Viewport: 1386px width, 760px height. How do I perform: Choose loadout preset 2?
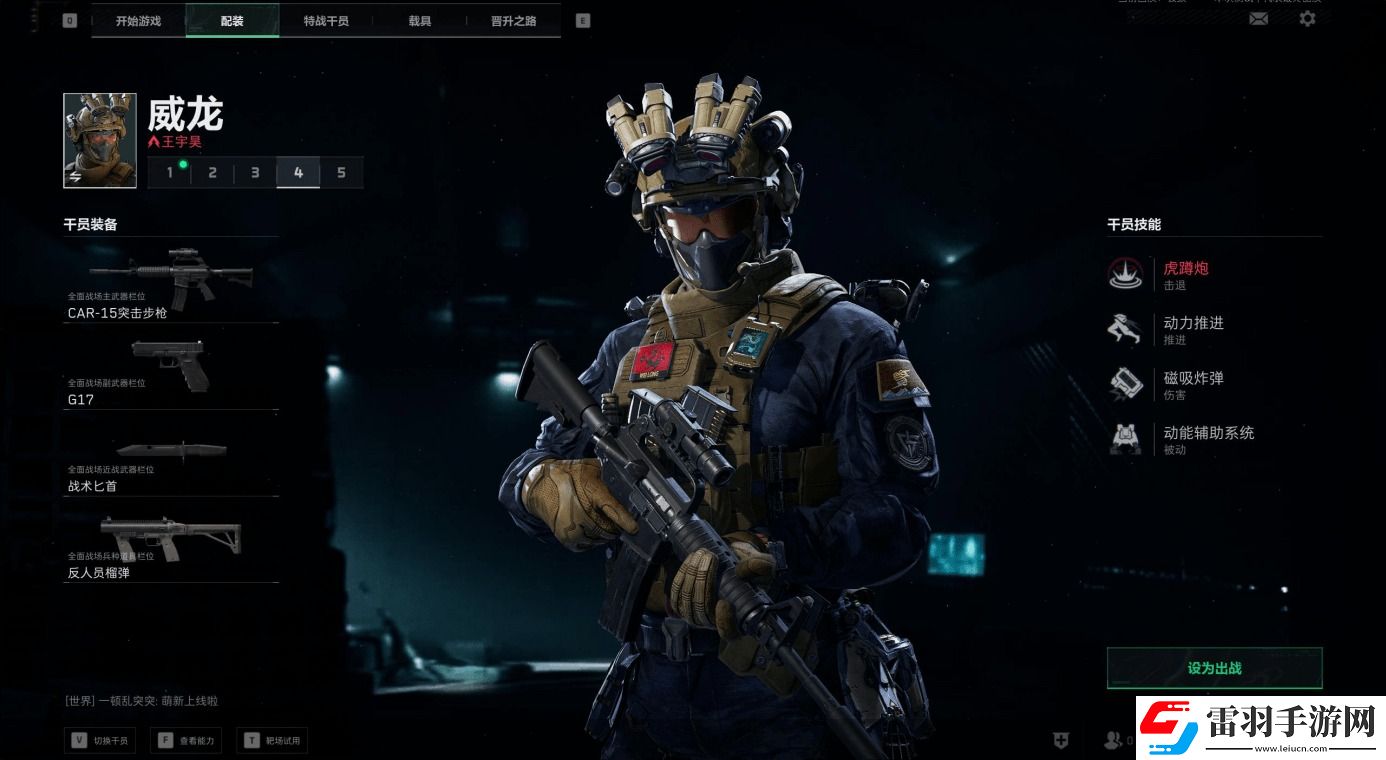click(212, 173)
